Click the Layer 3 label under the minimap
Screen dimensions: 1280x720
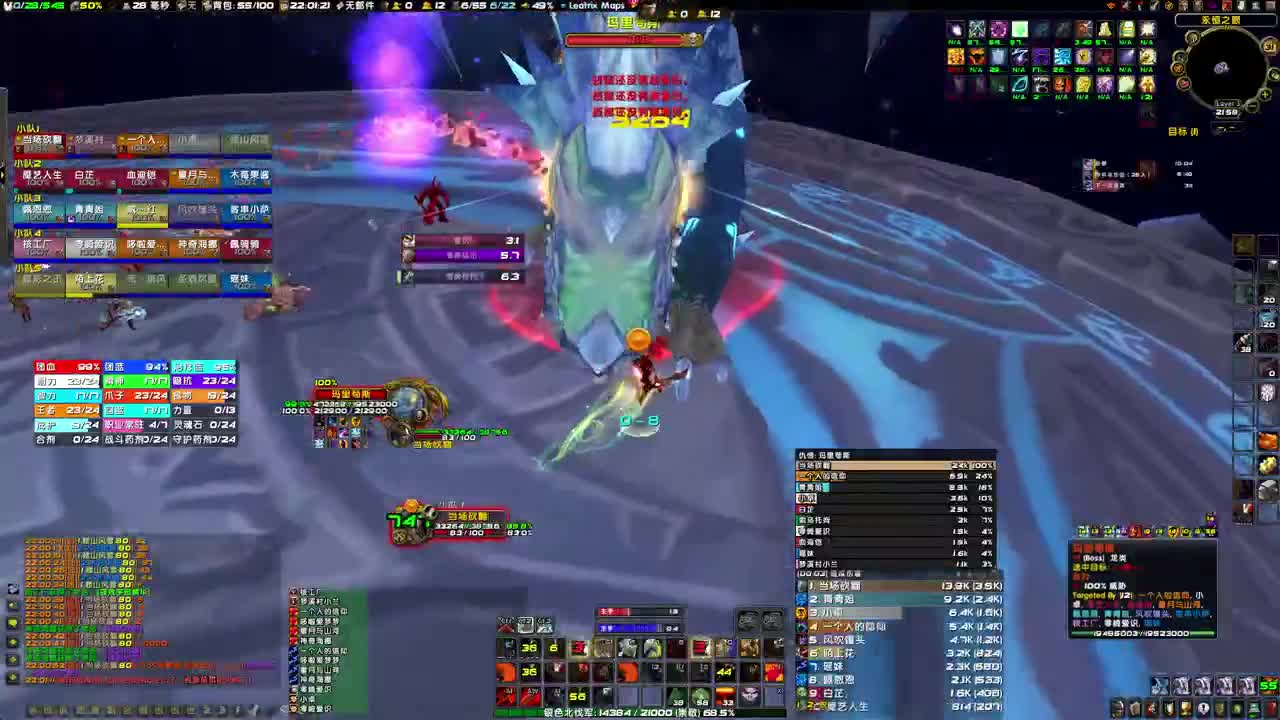[1227, 102]
